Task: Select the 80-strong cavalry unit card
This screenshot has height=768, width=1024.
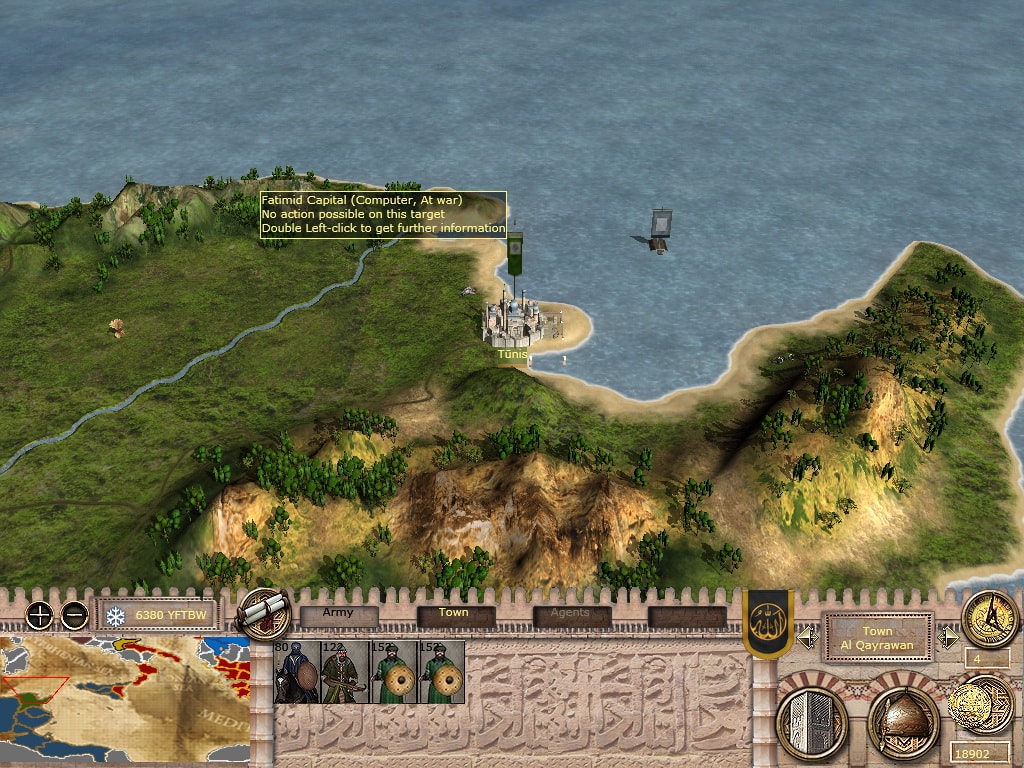Action: click(296, 672)
